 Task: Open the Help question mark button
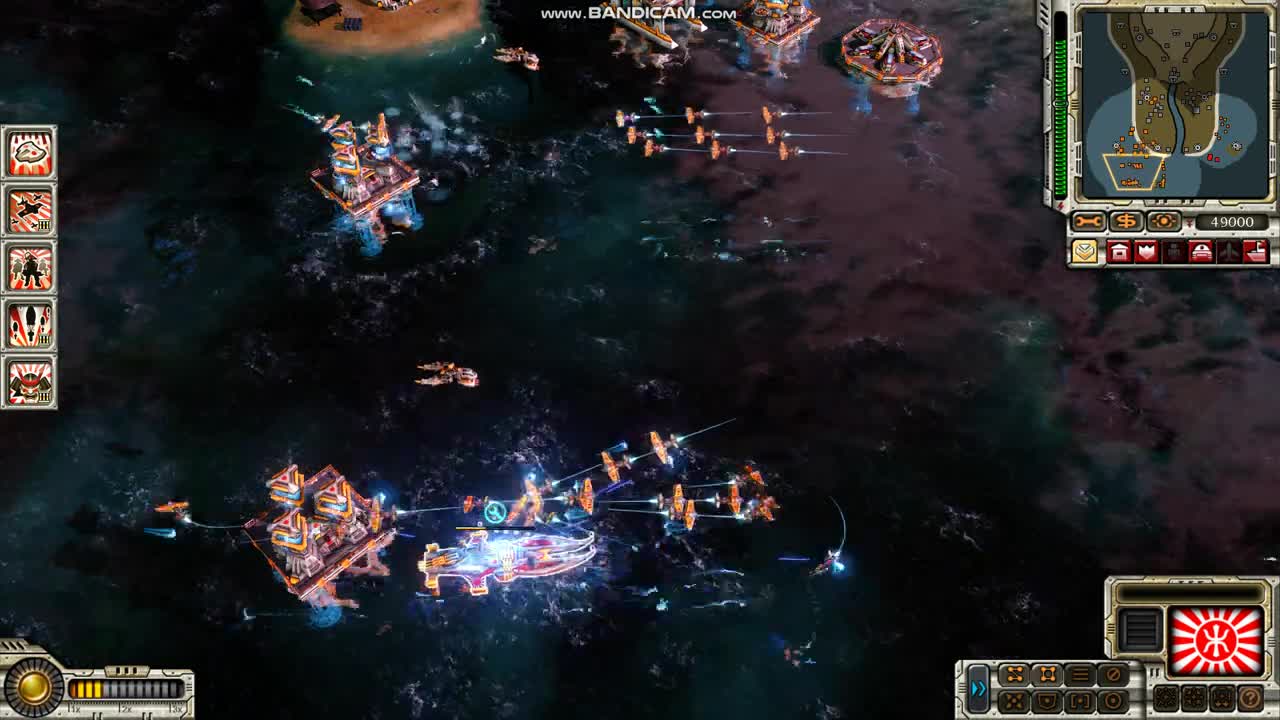coord(1249,698)
